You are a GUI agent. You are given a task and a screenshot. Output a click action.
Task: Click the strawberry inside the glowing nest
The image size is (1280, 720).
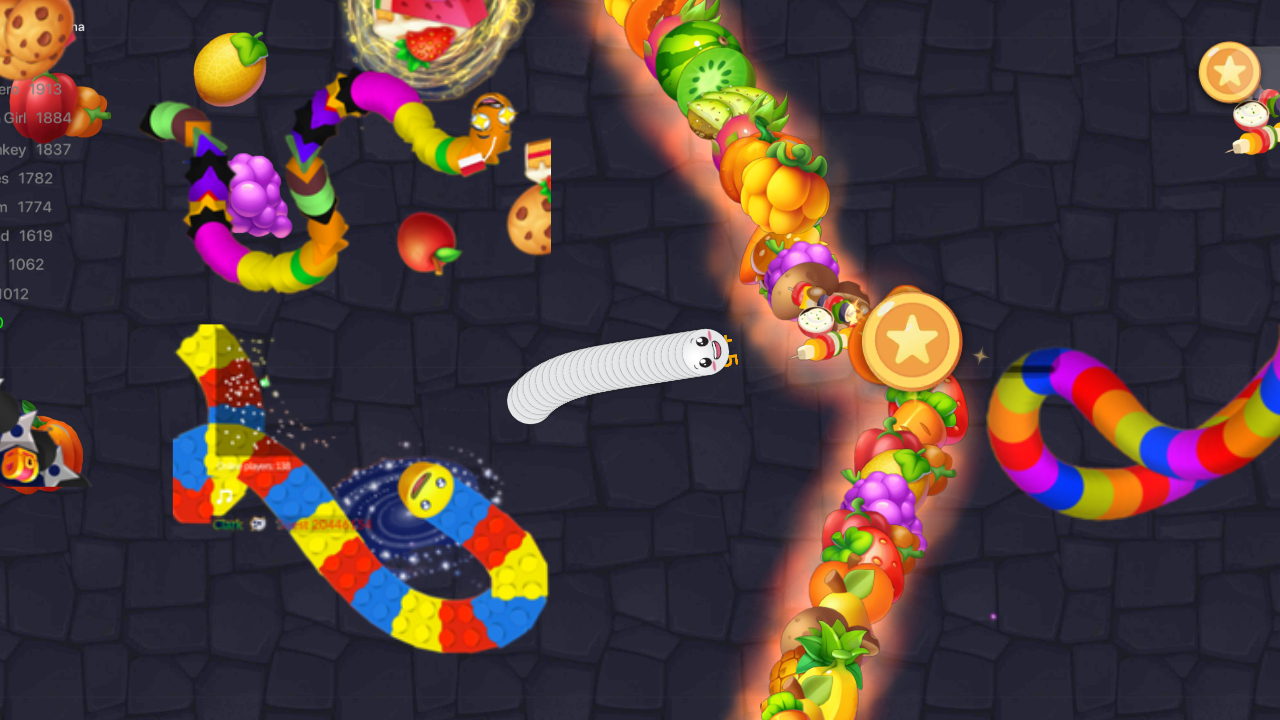tap(428, 45)
